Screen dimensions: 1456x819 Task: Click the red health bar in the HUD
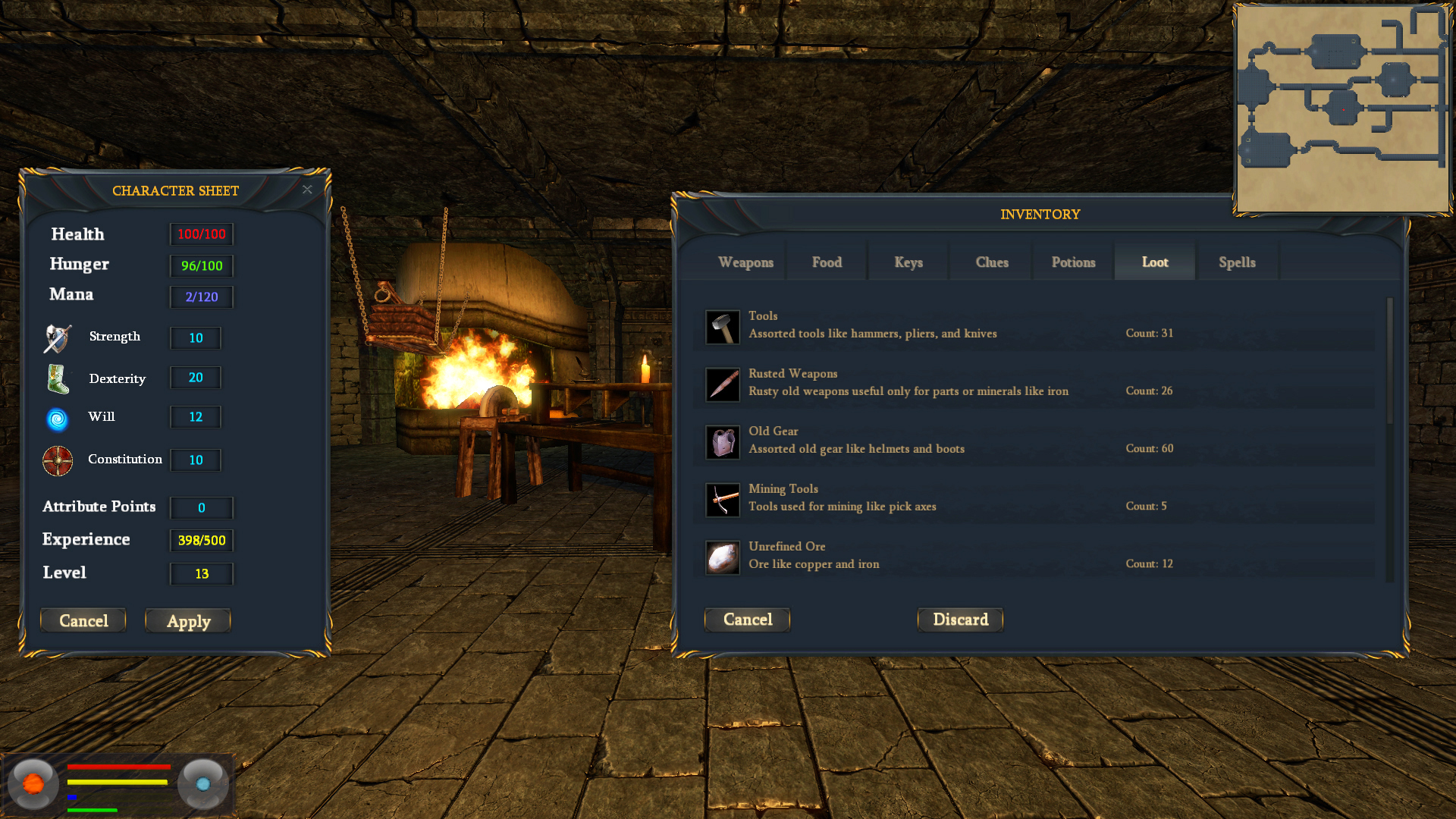tap(118, 768)
